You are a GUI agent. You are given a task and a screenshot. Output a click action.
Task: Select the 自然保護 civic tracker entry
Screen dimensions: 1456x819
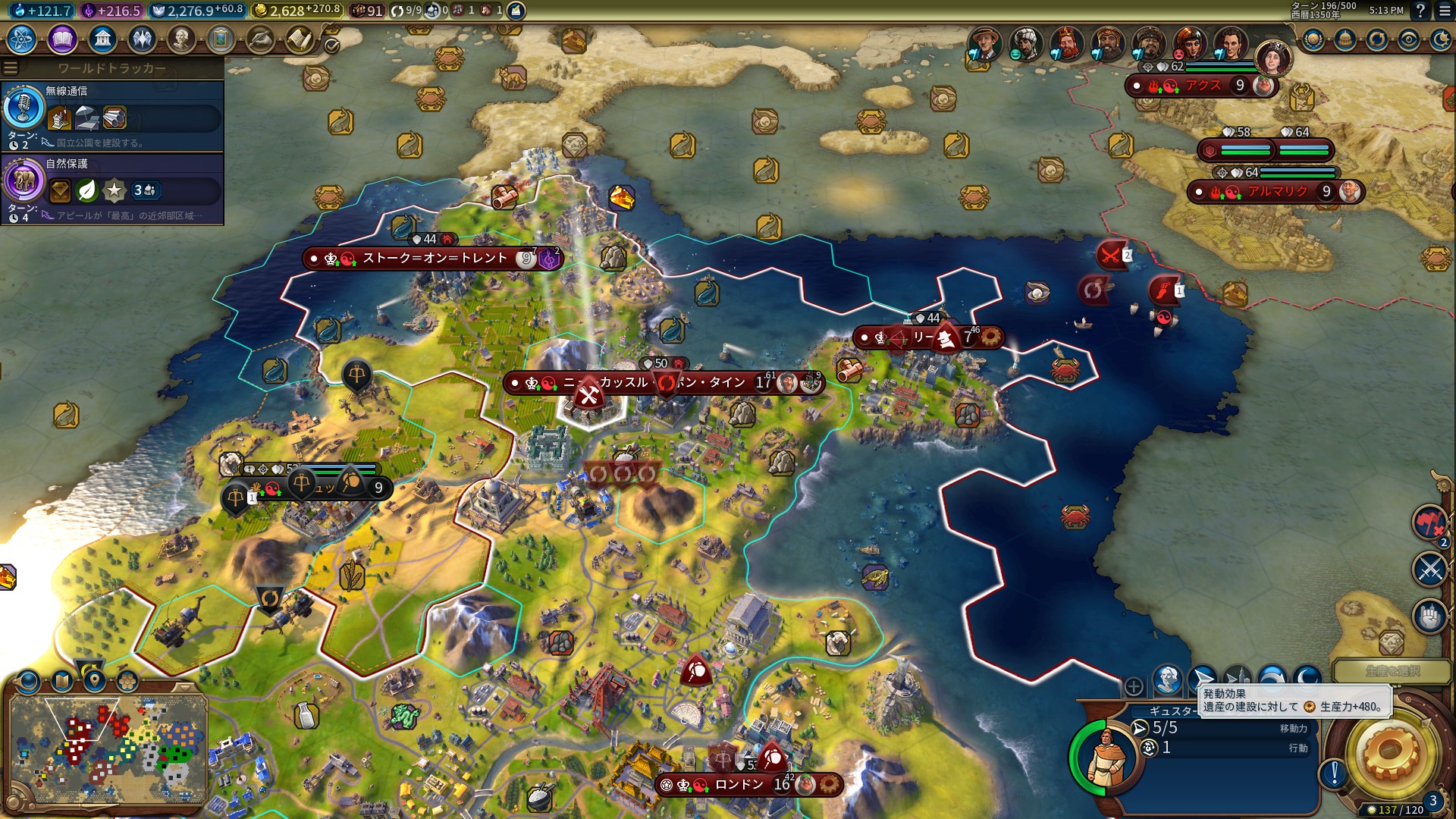112,188
